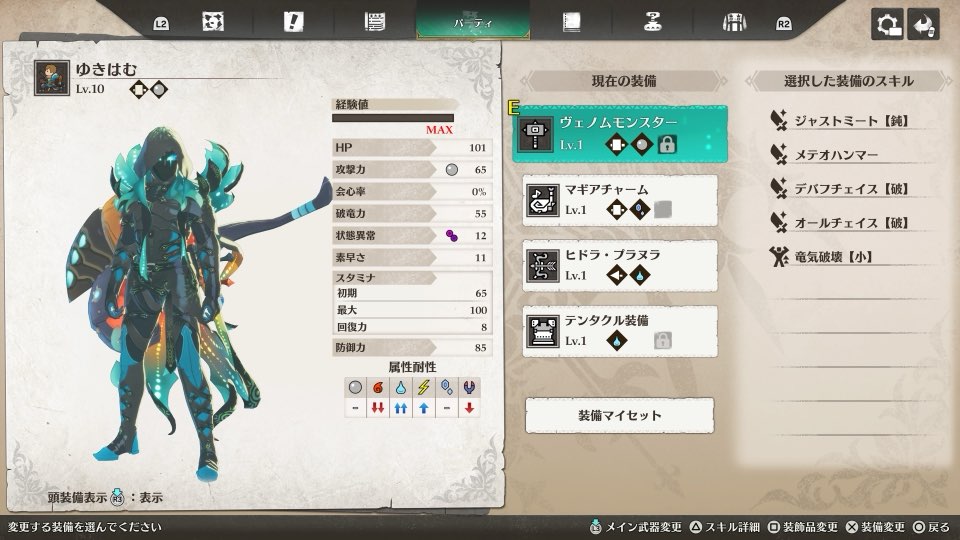The image size is (960, 540).
Task: Choose the マギアチャーム horn equipment row
Action: 619,200
